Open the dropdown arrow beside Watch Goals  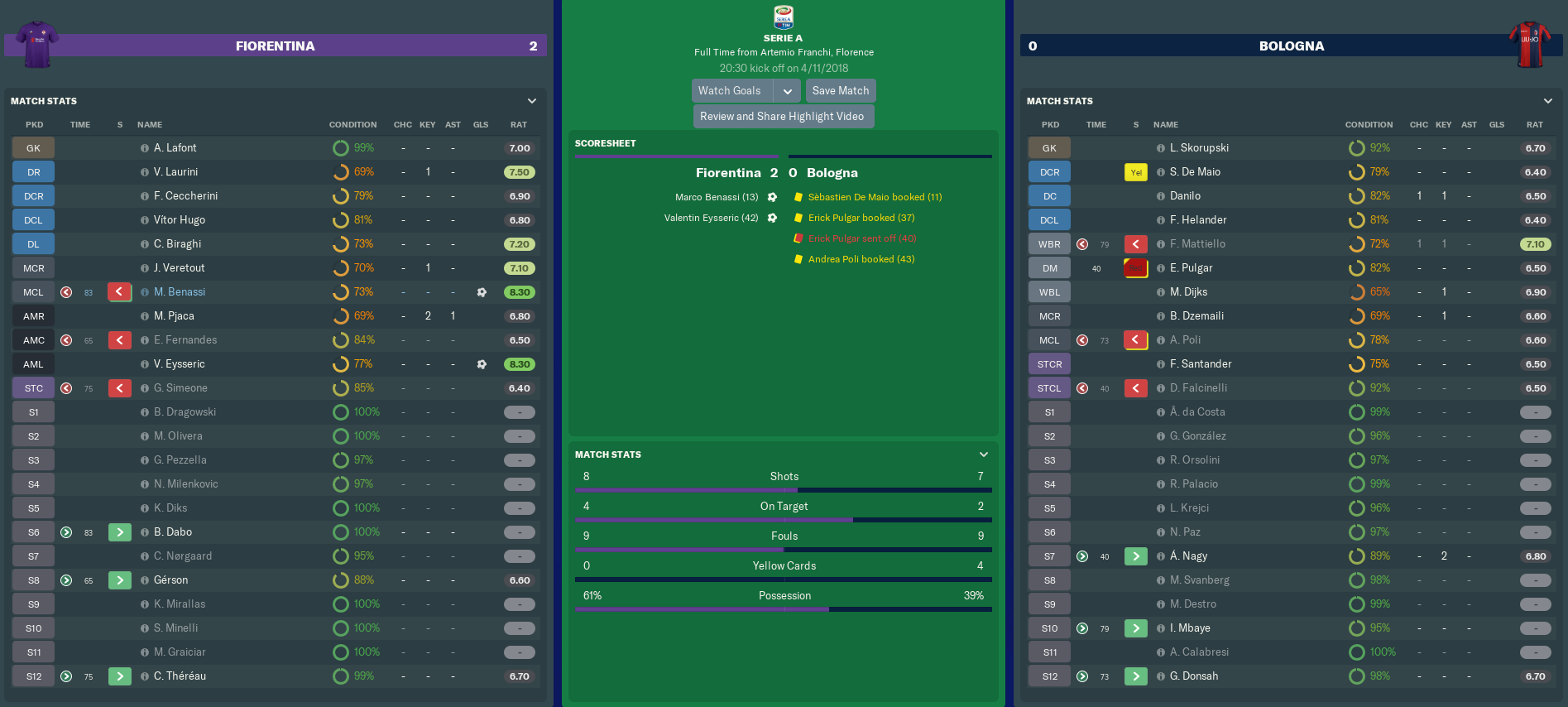pos(787,91)
